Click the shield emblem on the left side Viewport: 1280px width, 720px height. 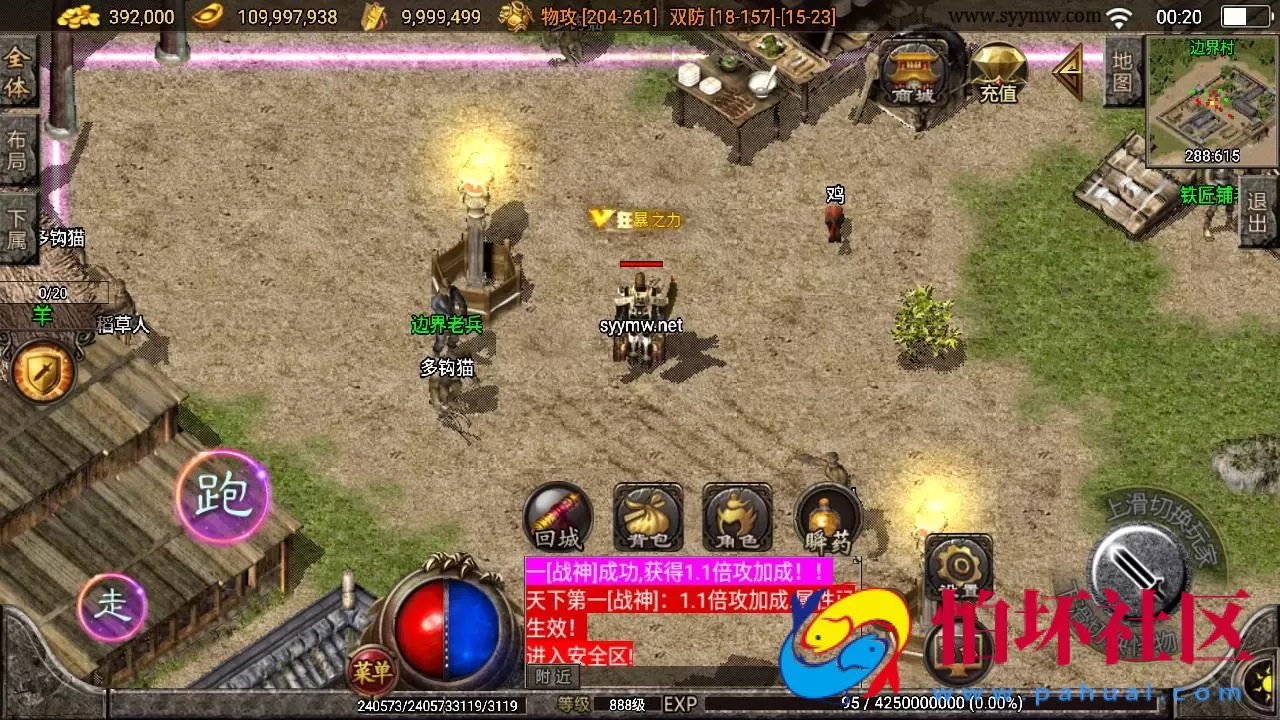(42, 370)
